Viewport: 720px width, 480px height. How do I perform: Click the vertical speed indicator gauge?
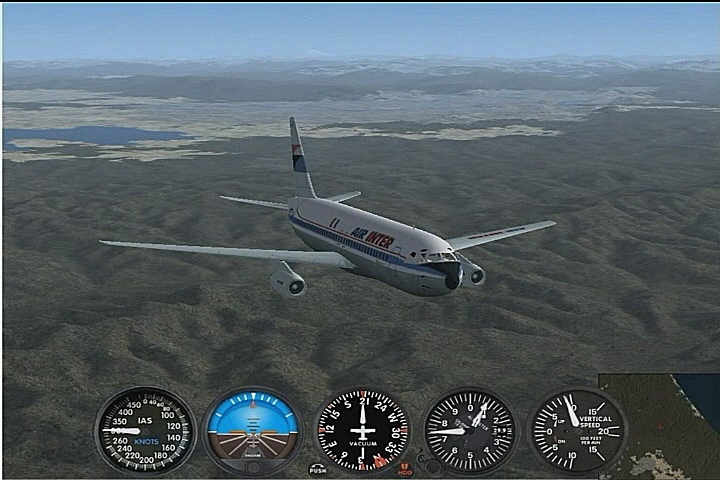(x=576, y=431)
